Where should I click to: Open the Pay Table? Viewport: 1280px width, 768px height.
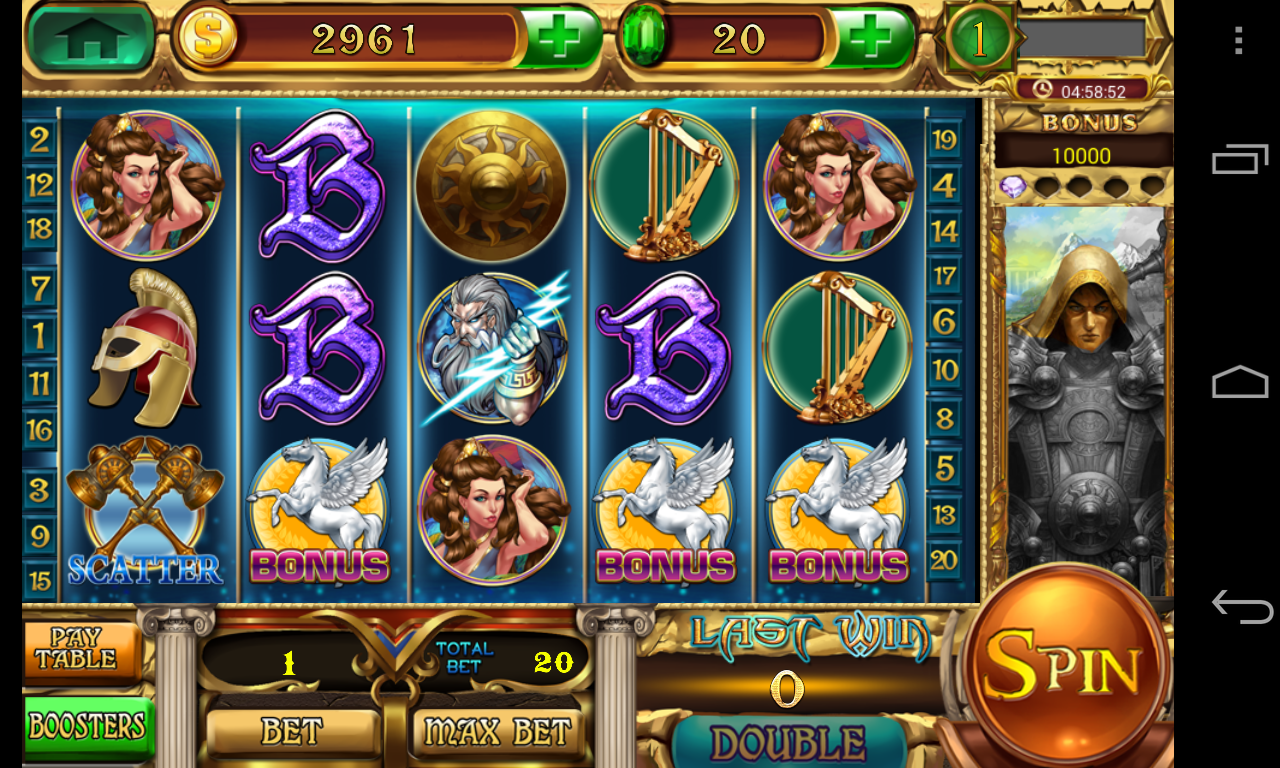point(78,651)
